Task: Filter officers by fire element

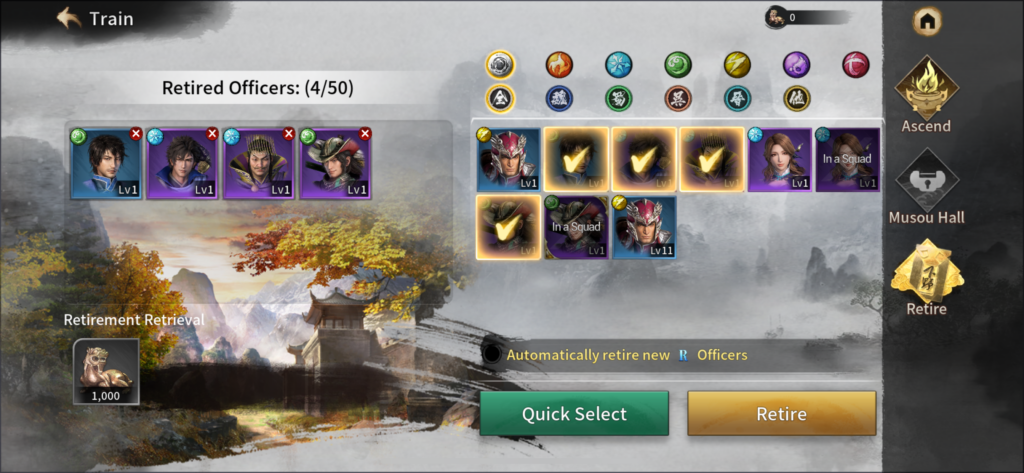Action: (559, 65)
